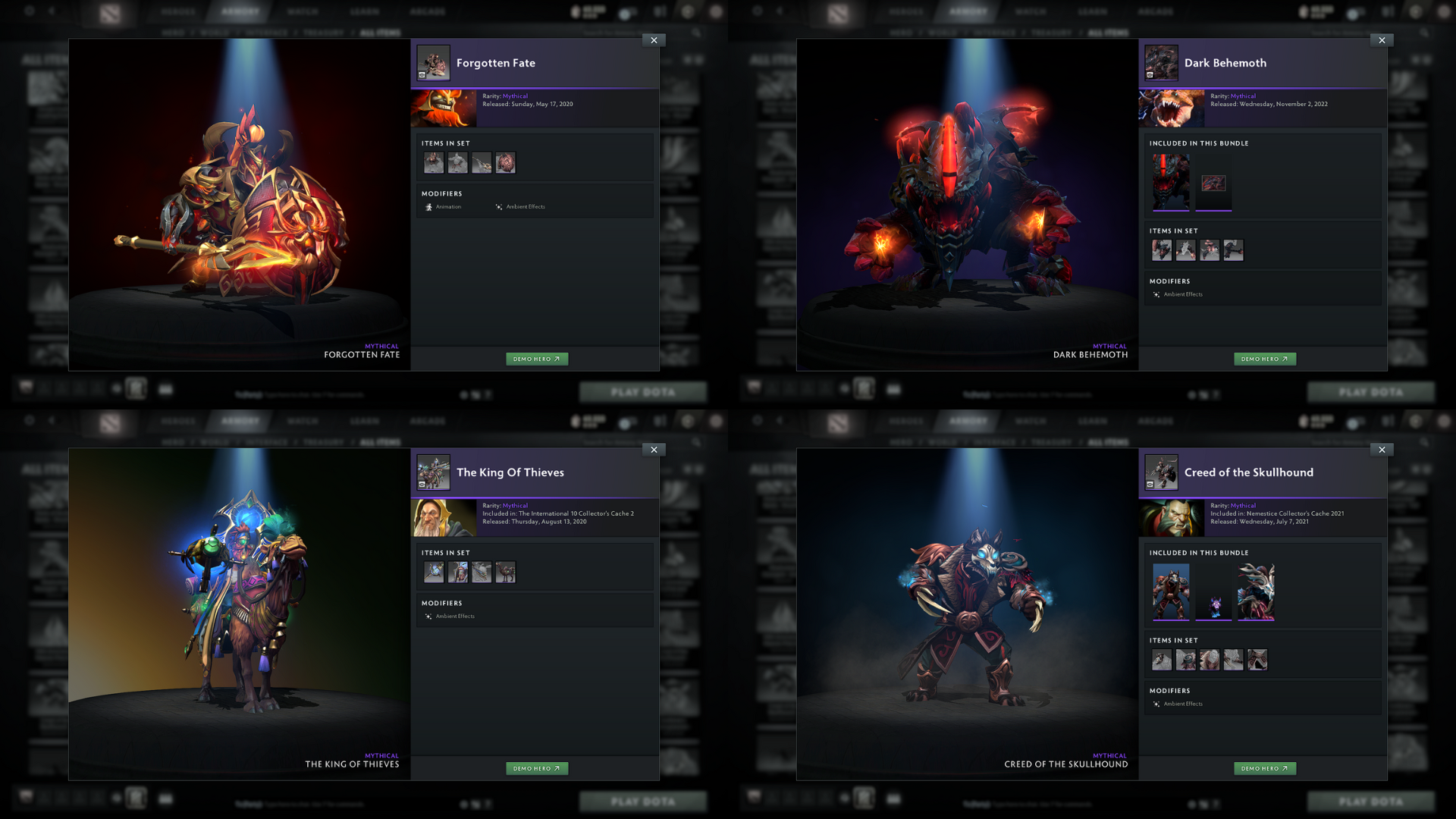Click the Forgotten Fate set icon beside its title
Viewport: 1456px width, 819px height.
(x=432, y=63)
